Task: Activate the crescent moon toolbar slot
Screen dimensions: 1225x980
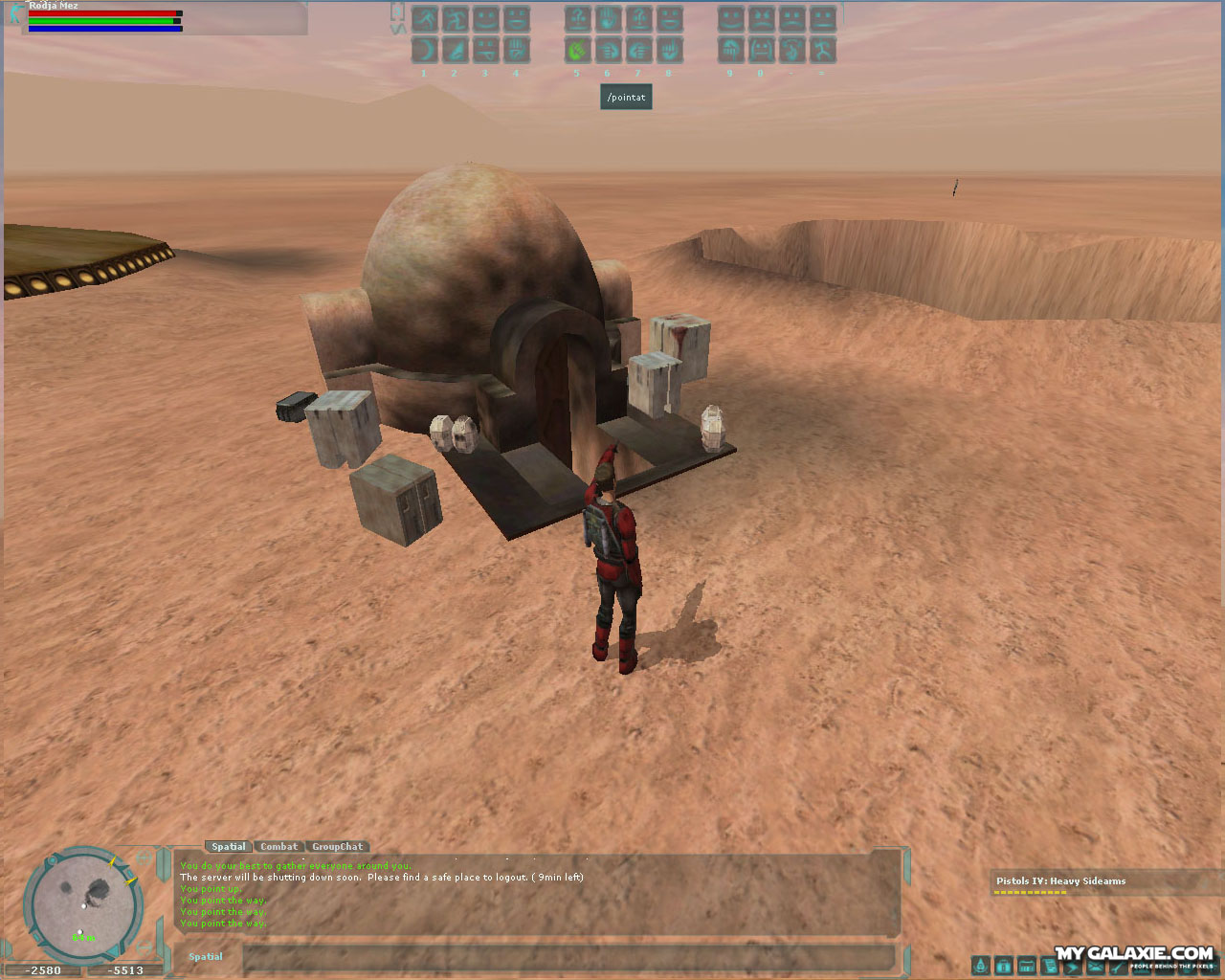Action: pos(424,50)
